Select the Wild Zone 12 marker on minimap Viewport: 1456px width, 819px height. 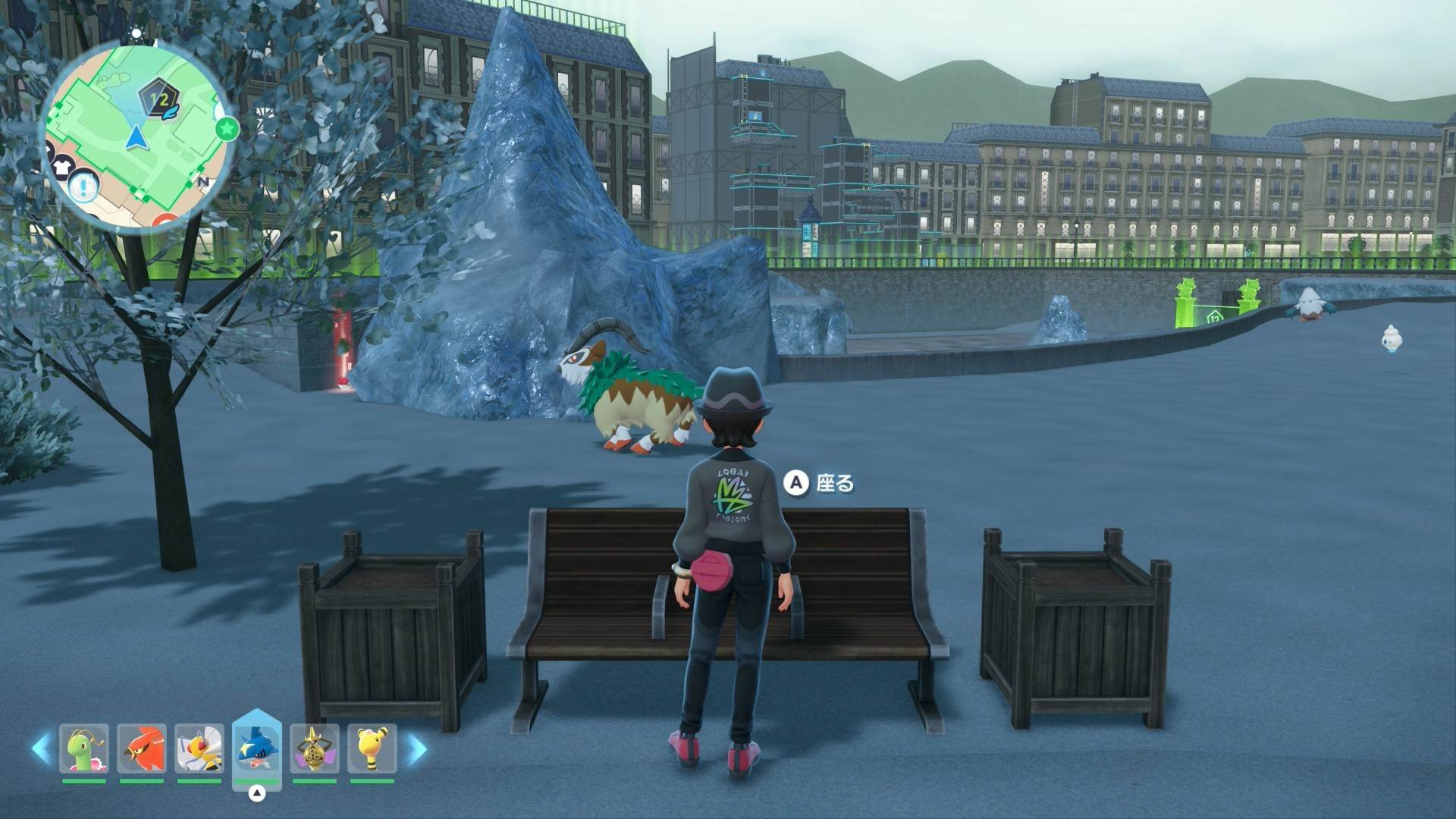click(x=158, y=100)
